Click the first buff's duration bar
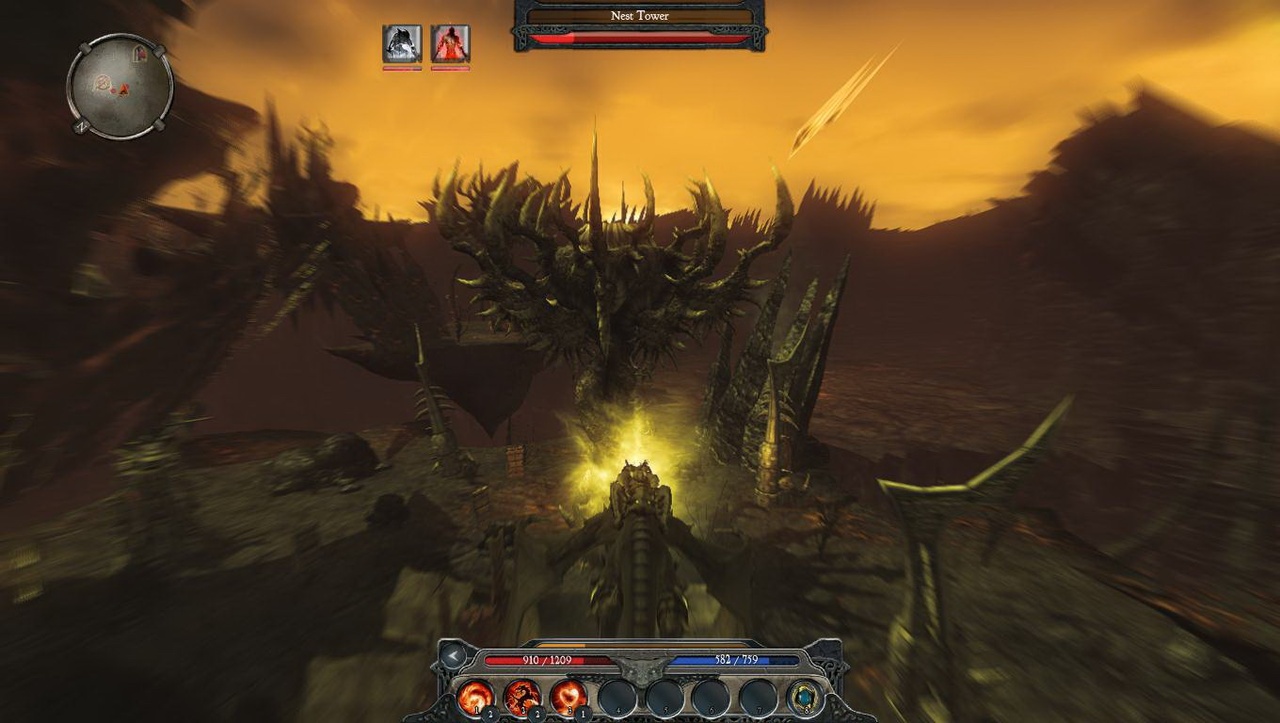The image size is (1280, 723). click(x=400, y=70)
